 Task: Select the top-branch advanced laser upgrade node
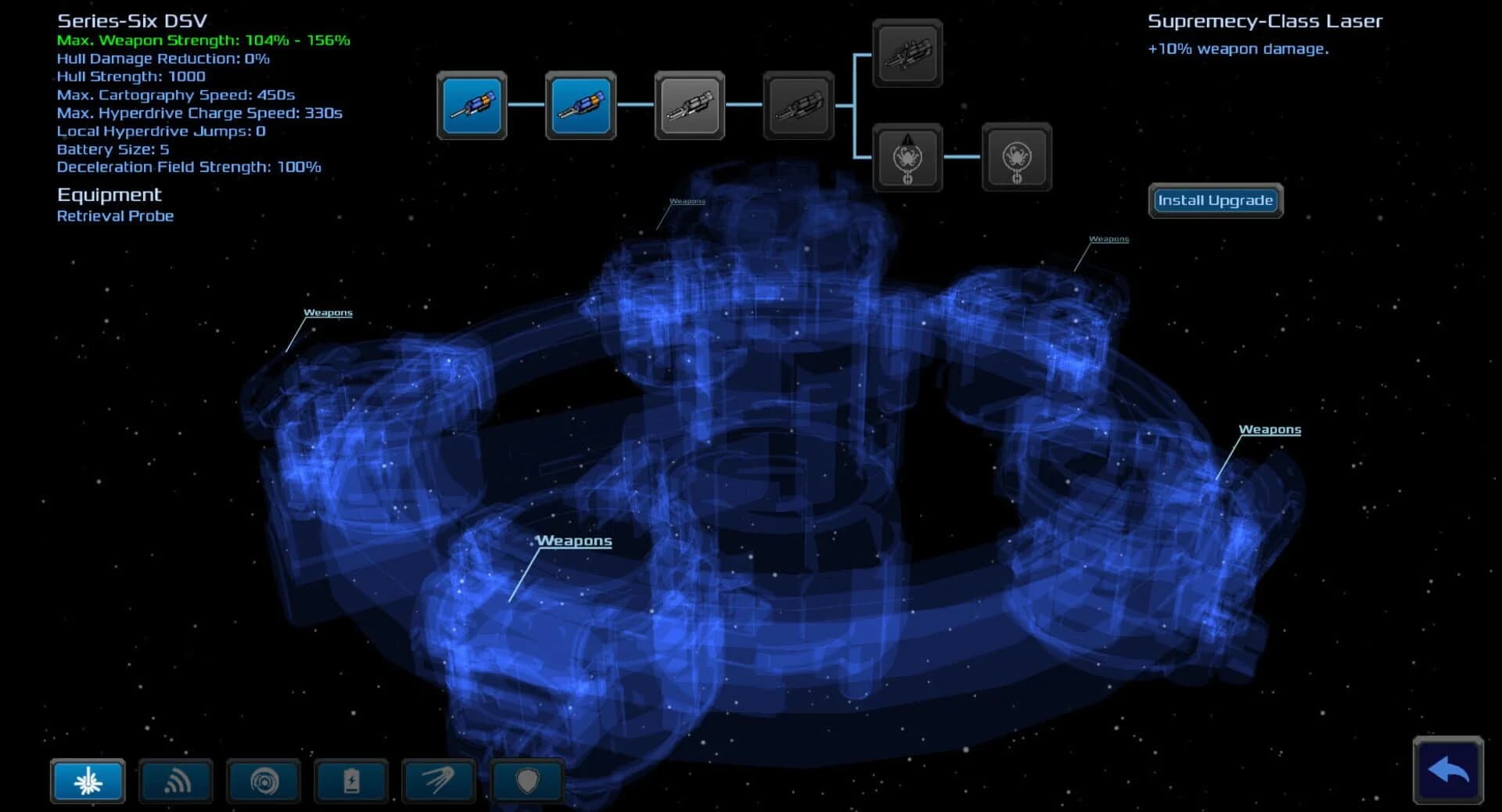907,54
